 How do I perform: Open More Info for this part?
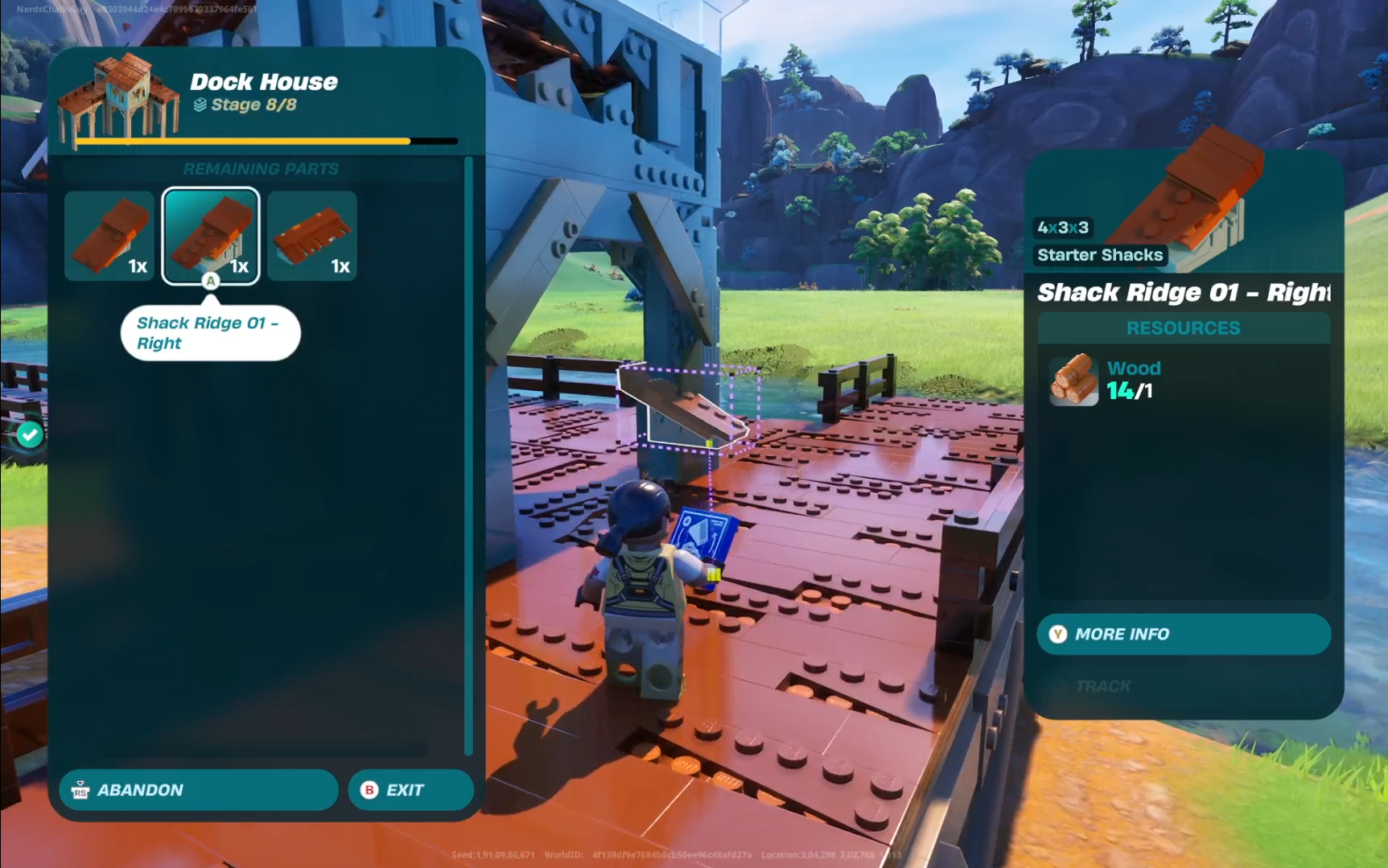tap(1183, 634)
